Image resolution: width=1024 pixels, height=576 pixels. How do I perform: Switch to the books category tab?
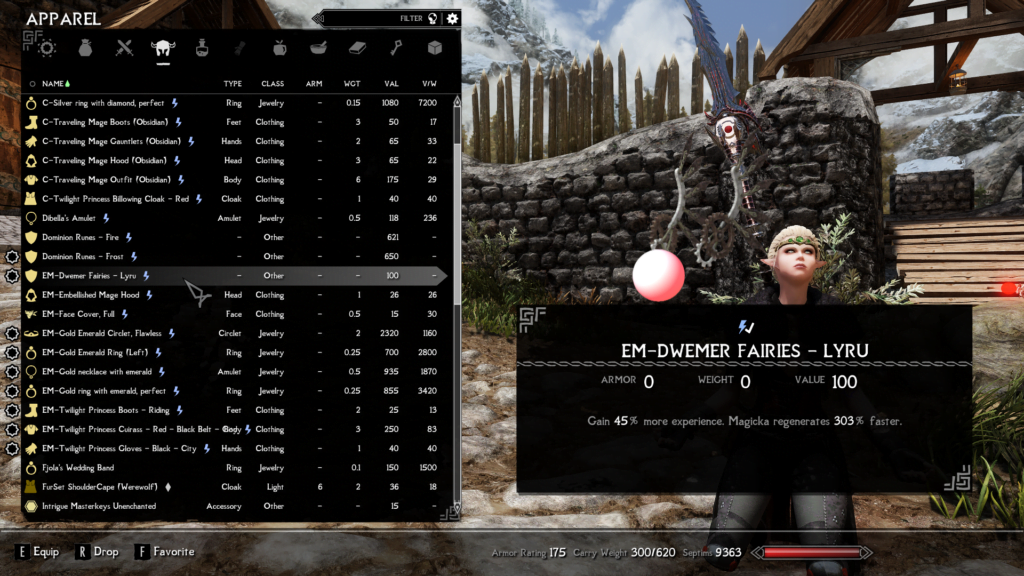click(357, 47)
